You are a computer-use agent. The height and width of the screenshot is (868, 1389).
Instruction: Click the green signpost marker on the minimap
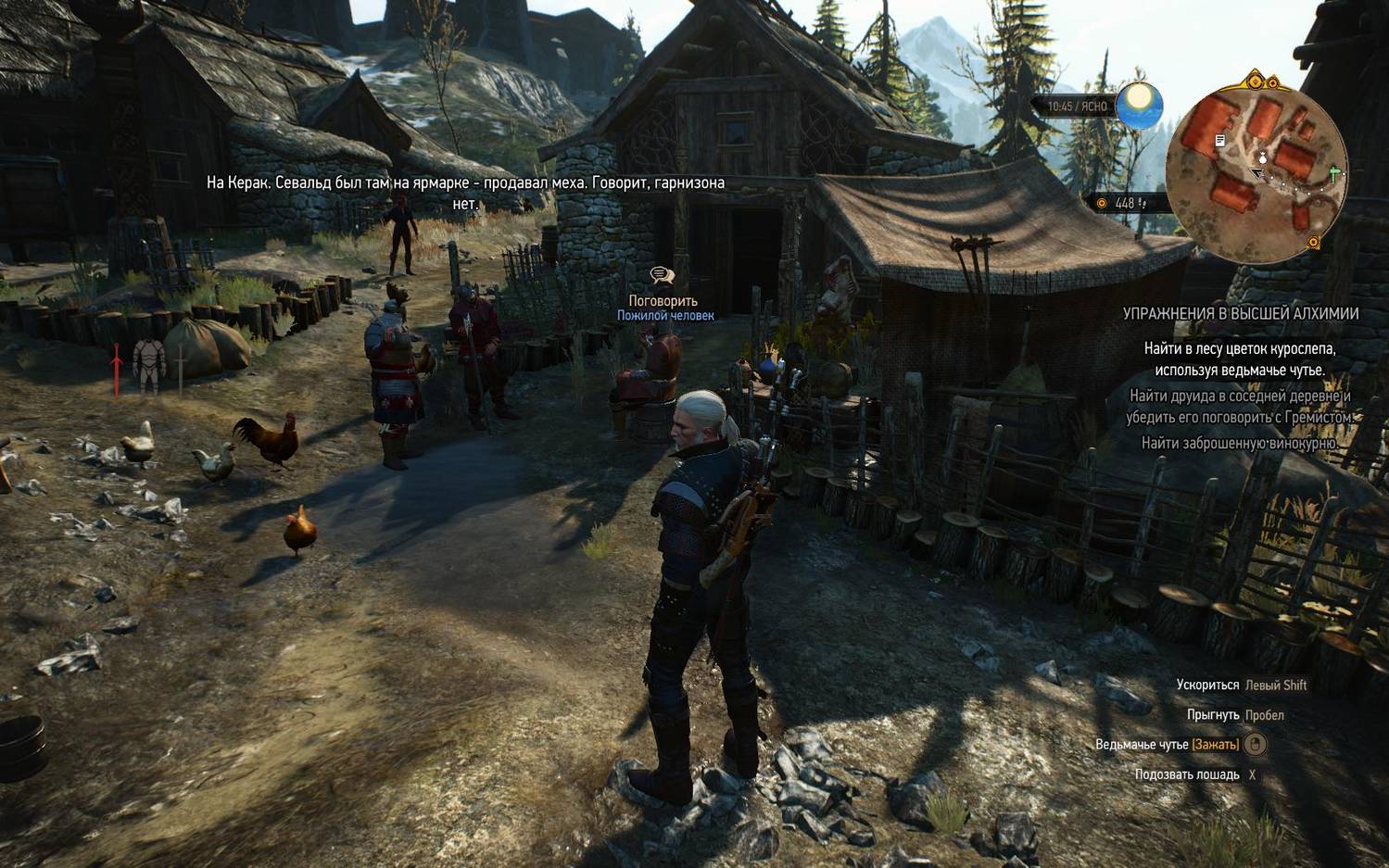coord(1334,171)
